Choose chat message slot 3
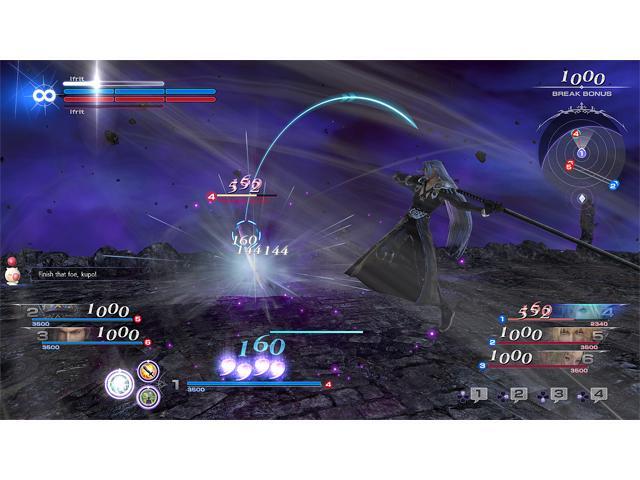Viewport: 640px width, 480px height. tap(558, 395)
